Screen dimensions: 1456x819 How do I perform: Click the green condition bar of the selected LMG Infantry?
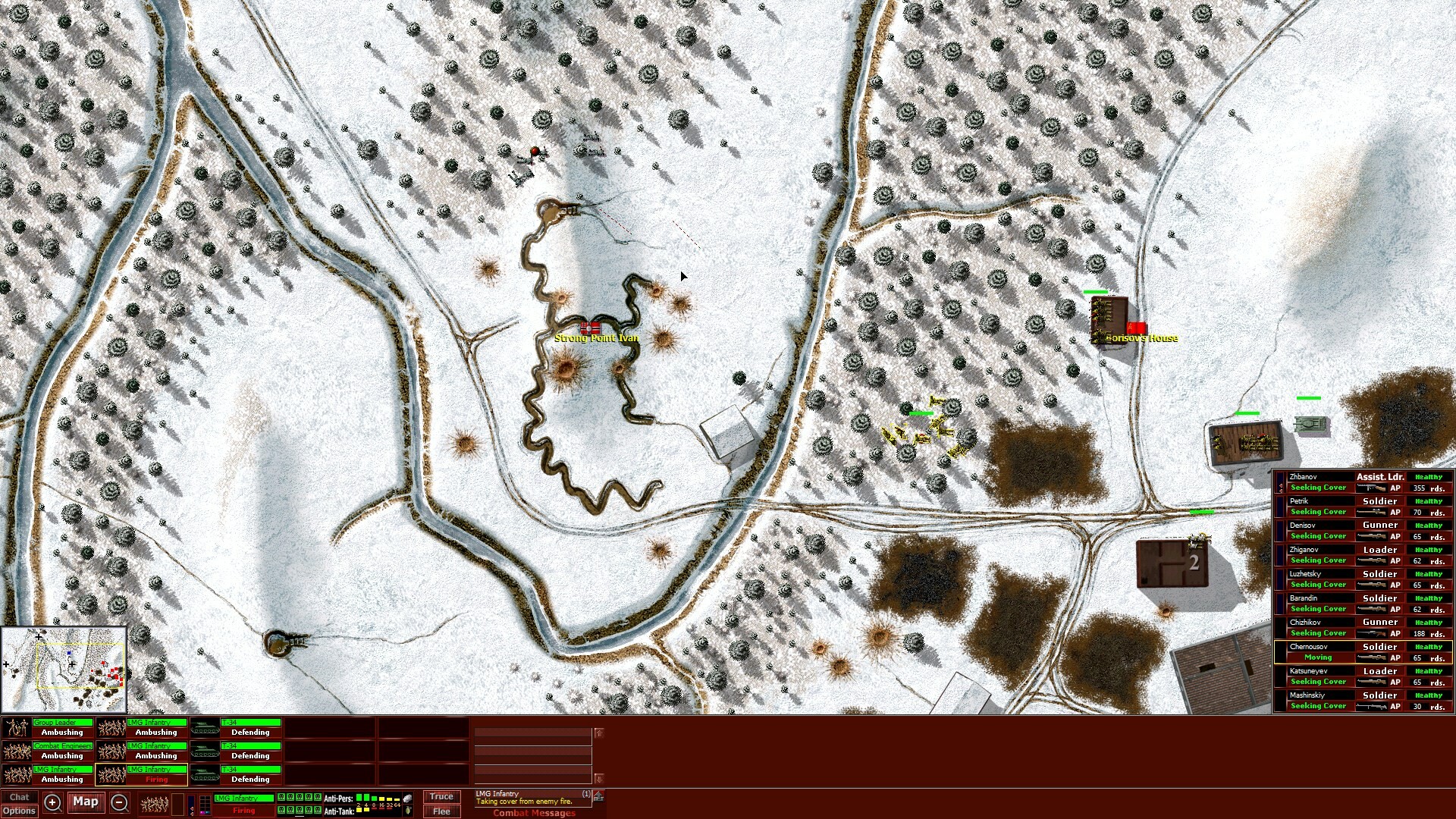point(245,798)
